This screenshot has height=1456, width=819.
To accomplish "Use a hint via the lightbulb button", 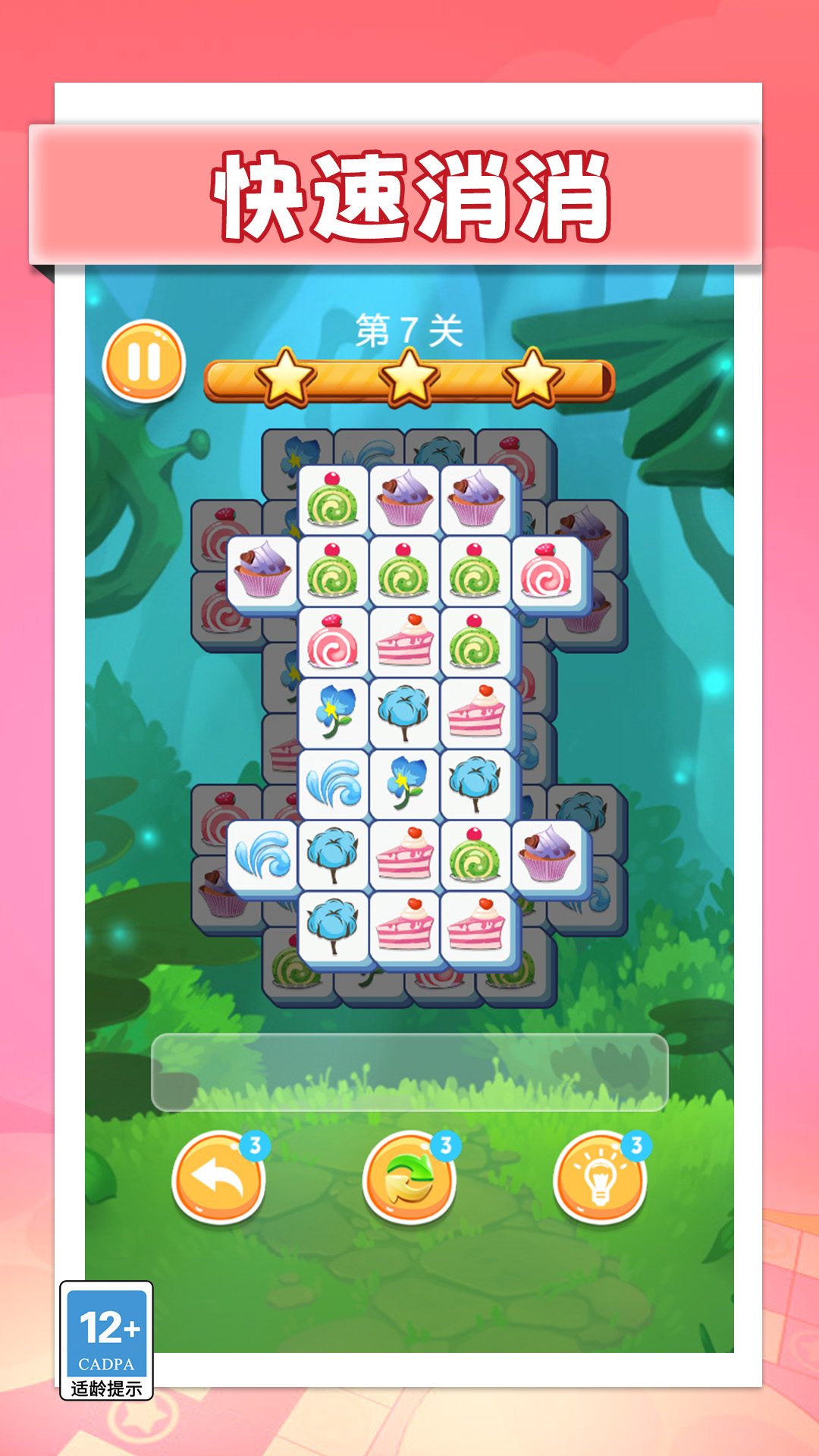I will tap(600, 1176).
